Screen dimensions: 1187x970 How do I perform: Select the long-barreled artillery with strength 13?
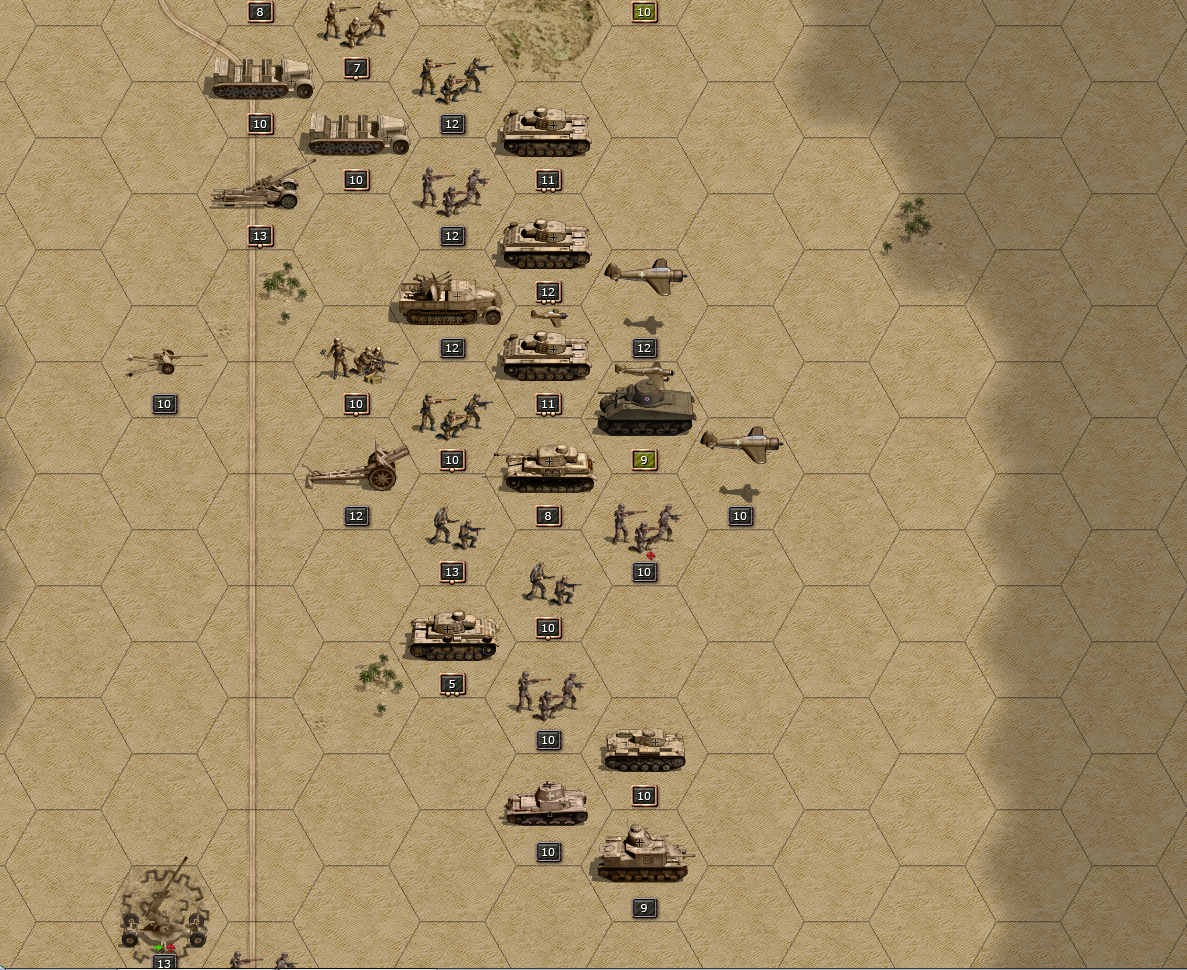[x=260, y=188]
